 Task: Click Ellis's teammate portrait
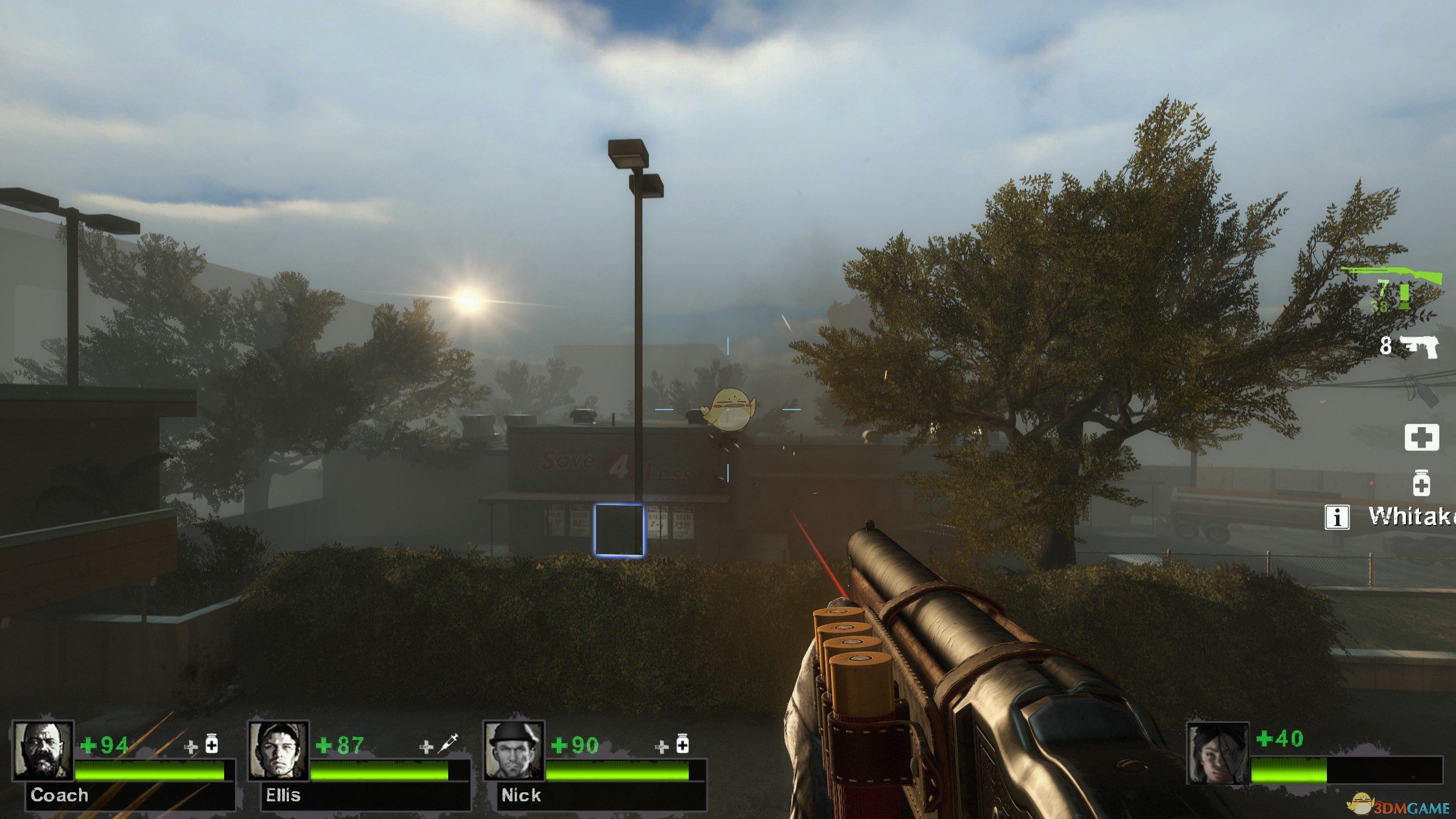click(278, 750)
